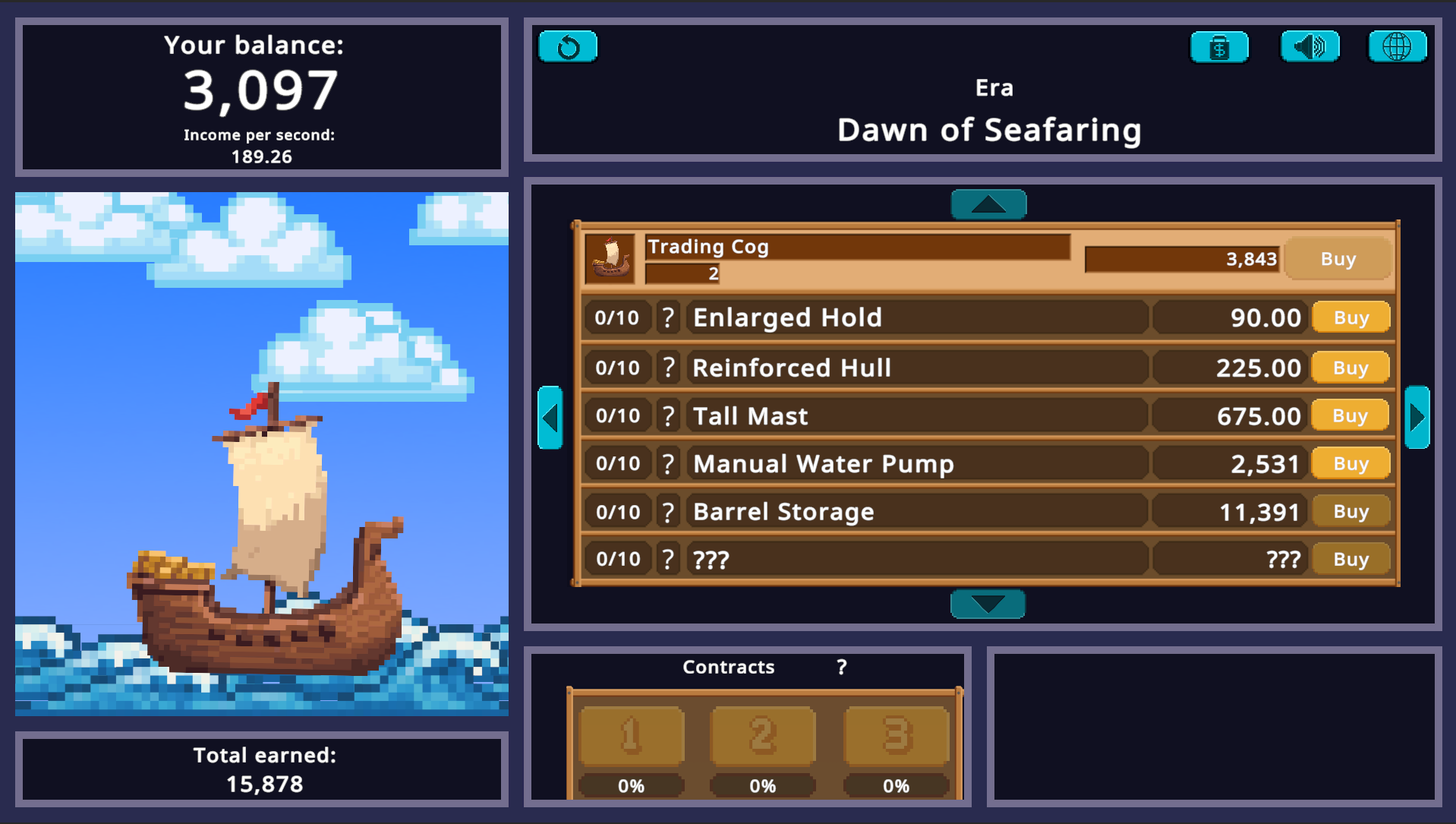Viewport: 1456px width, 824px height.
Task: Click the Trading Cog ship icon
Action: (610, 258)
